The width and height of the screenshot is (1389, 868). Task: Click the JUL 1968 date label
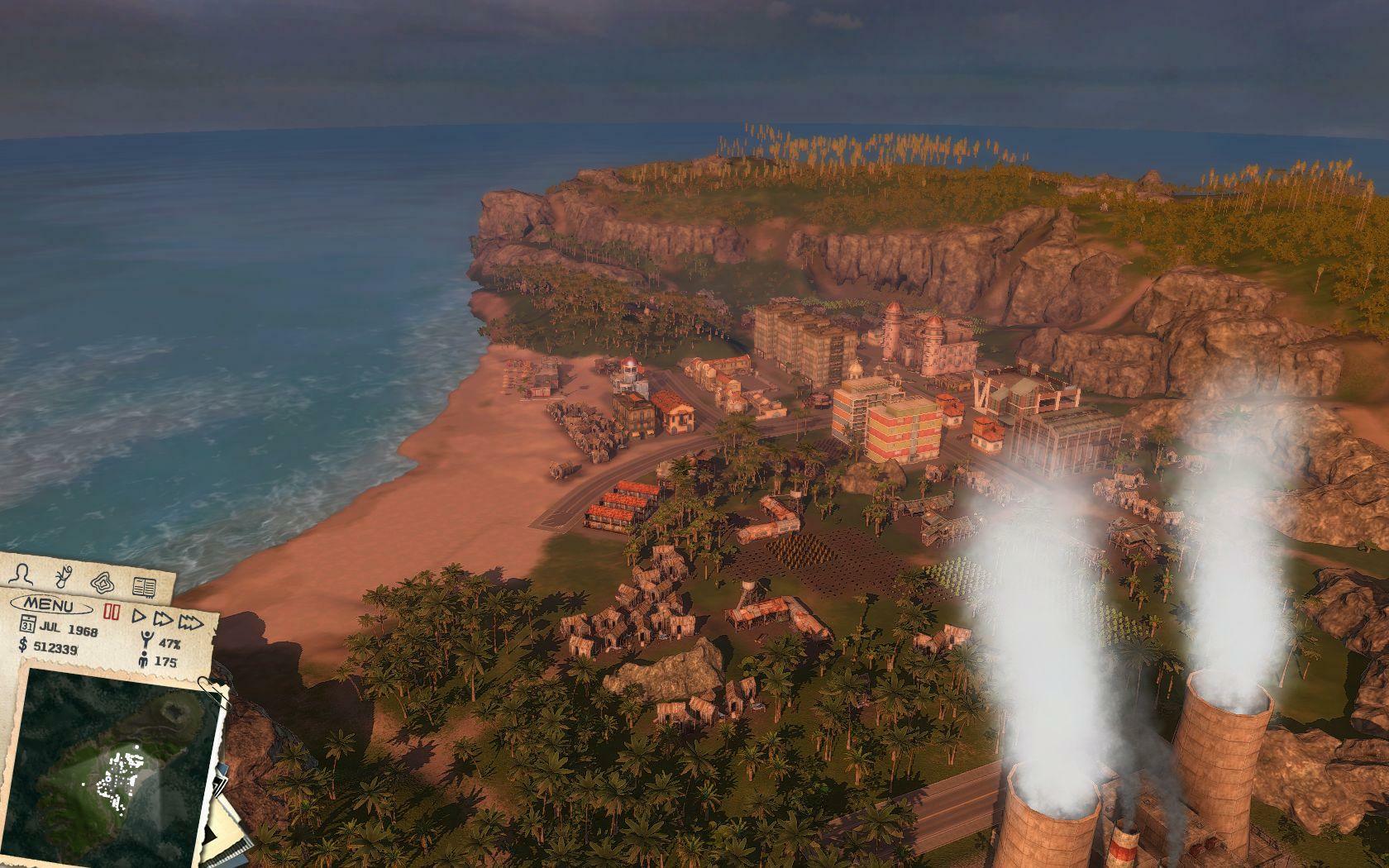68,628
